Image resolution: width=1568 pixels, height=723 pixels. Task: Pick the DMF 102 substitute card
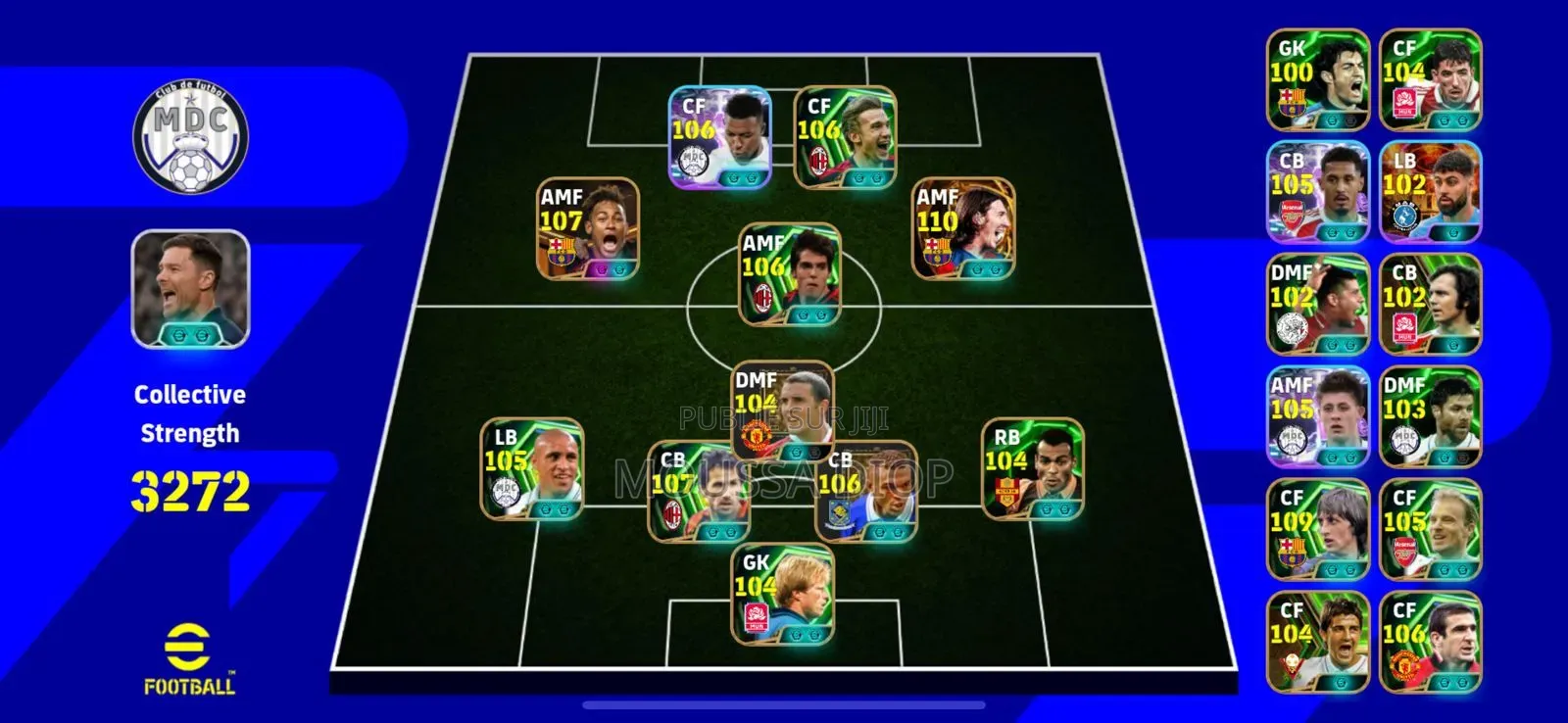coord(1318,305)
